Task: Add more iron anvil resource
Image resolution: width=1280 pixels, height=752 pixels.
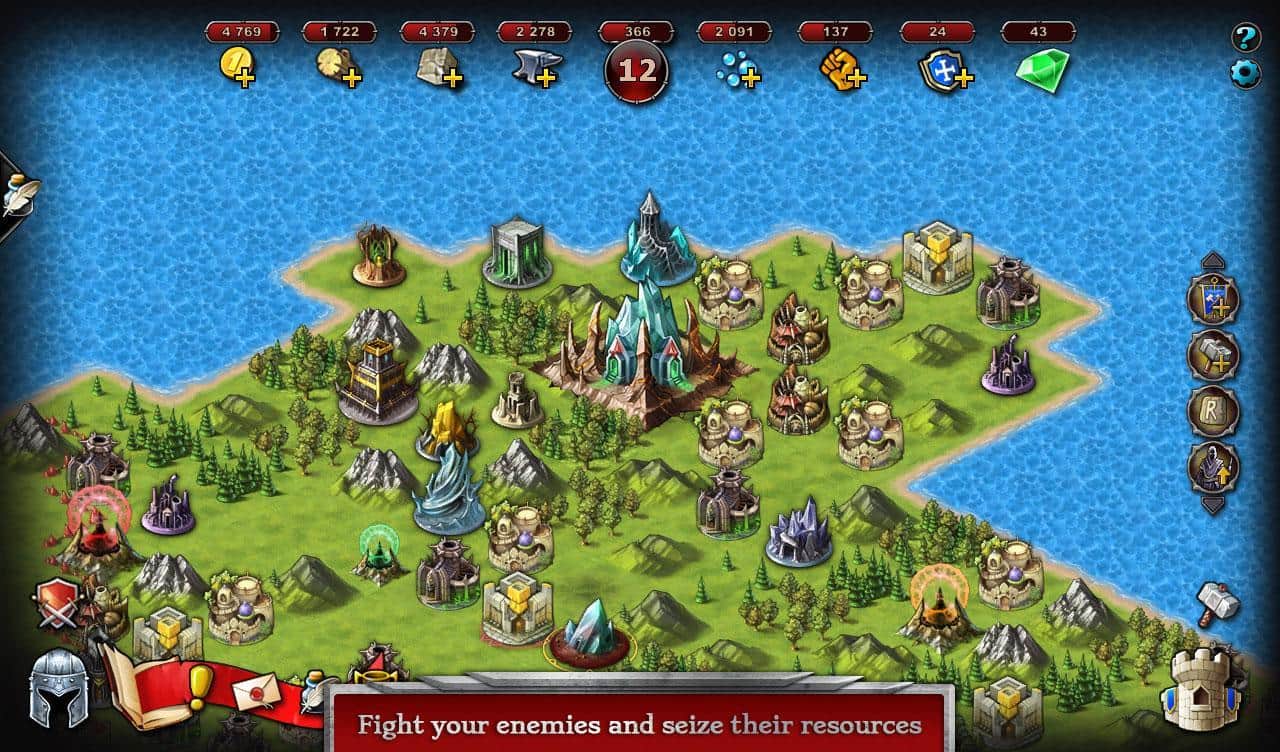Action: 536,69
